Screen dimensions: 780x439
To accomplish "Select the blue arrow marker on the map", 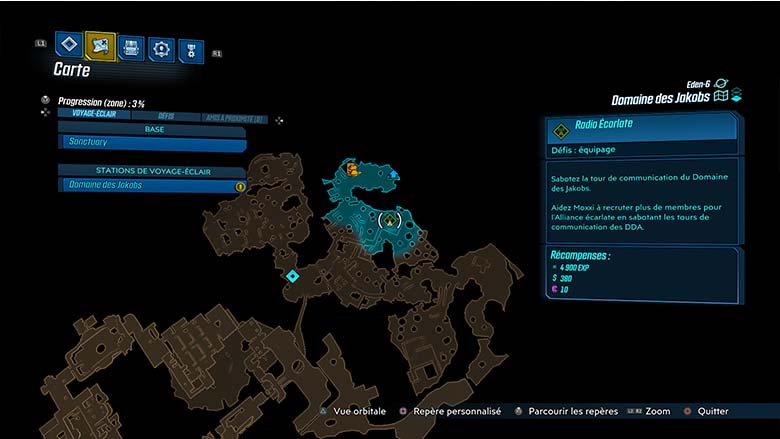I will coord(394,175).
